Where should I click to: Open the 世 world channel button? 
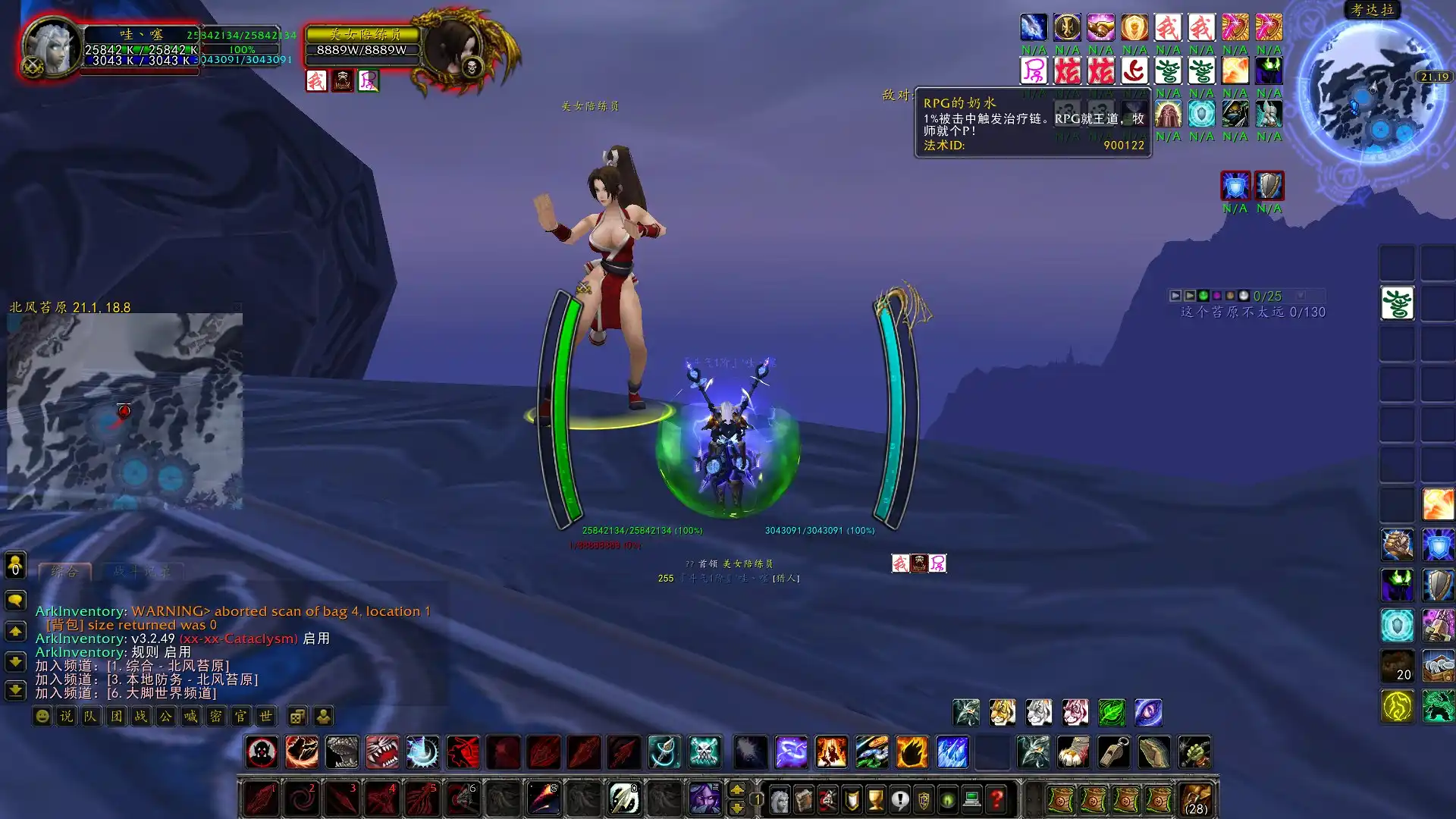click(x=265, y=716)
